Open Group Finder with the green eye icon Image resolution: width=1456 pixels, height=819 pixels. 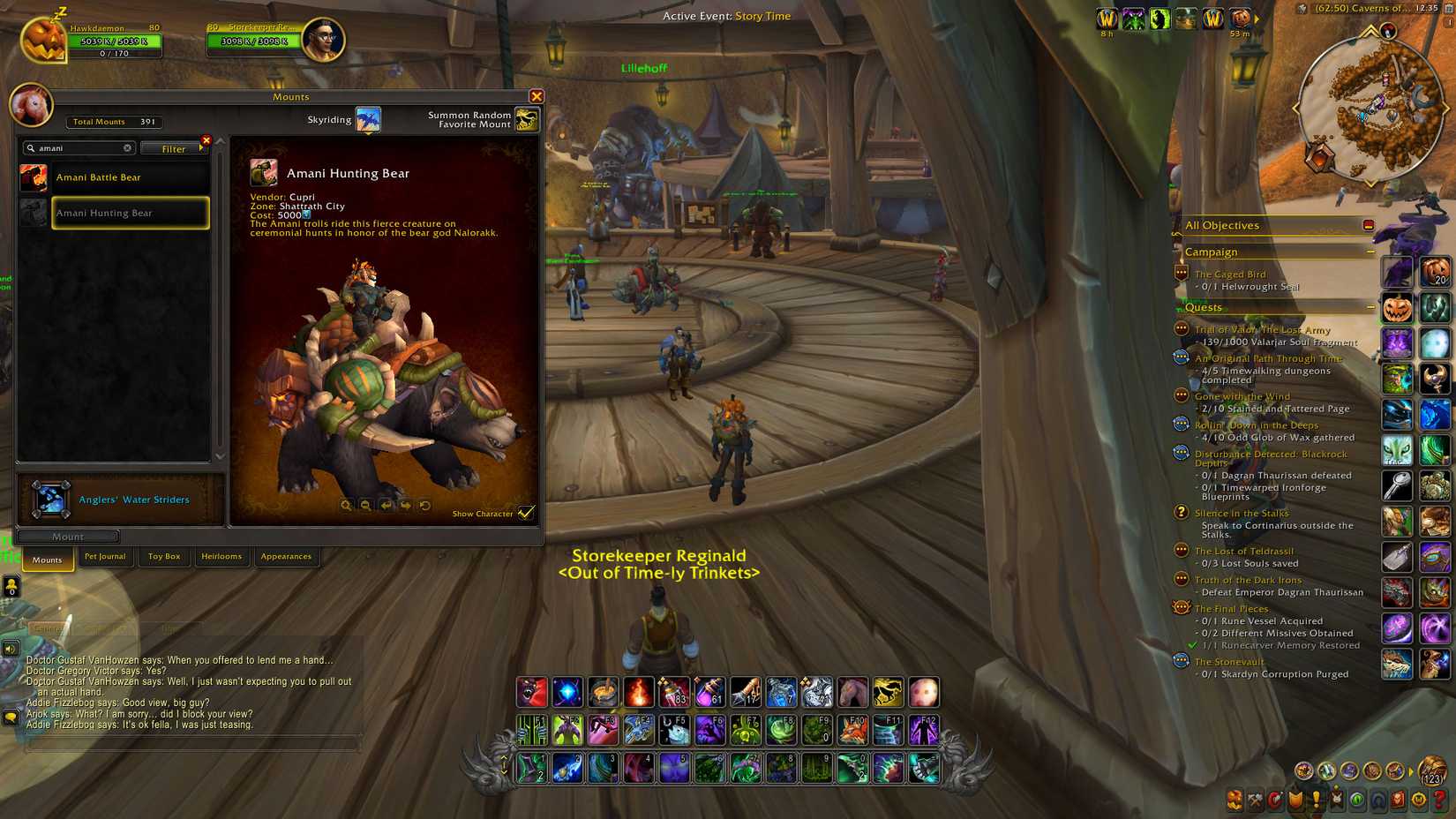[x=1357, y=801]
